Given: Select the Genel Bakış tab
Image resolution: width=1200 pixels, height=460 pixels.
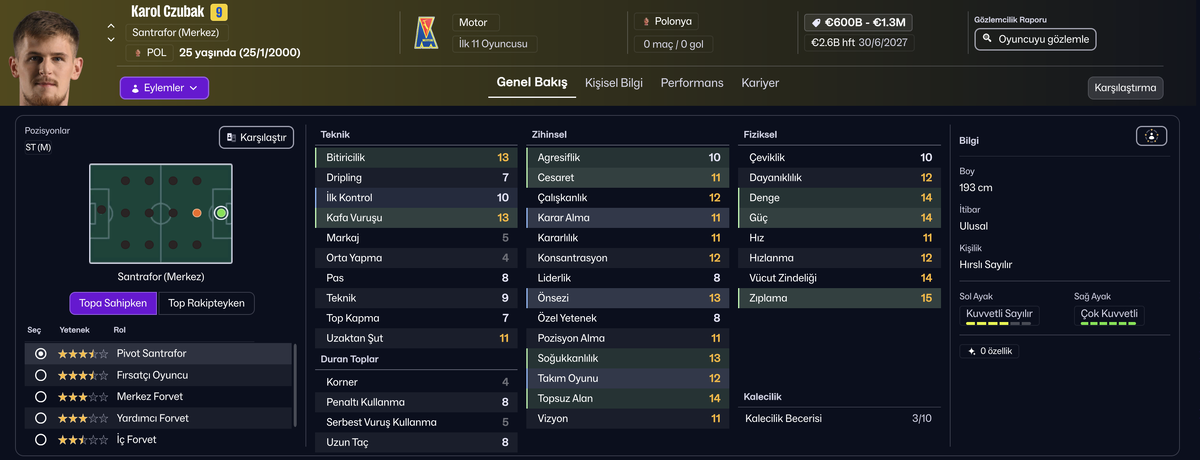Looking at the screenshot, I should click(532, 82).
